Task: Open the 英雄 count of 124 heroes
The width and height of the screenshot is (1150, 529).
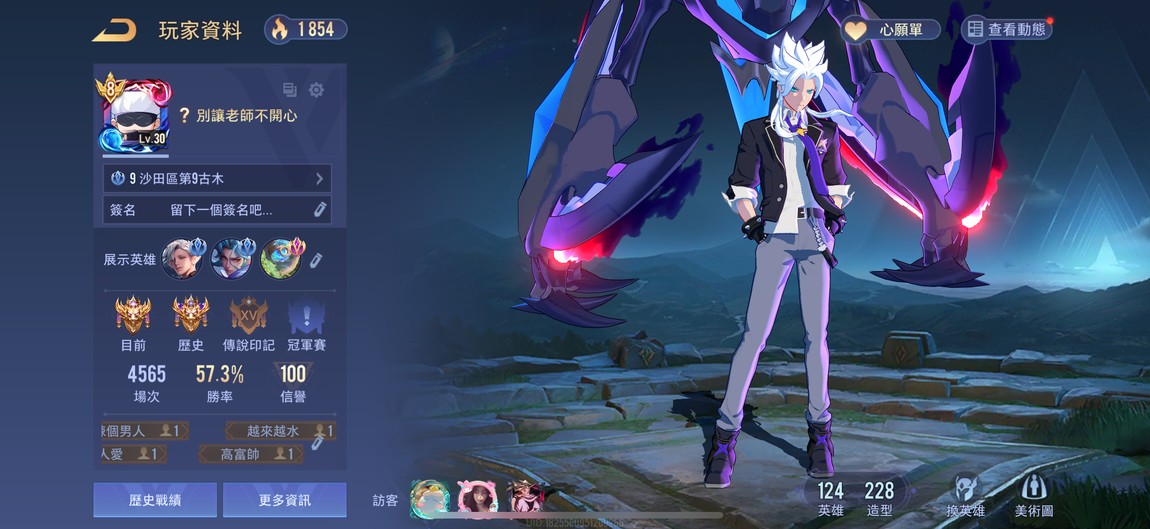Action: point(830,499)
